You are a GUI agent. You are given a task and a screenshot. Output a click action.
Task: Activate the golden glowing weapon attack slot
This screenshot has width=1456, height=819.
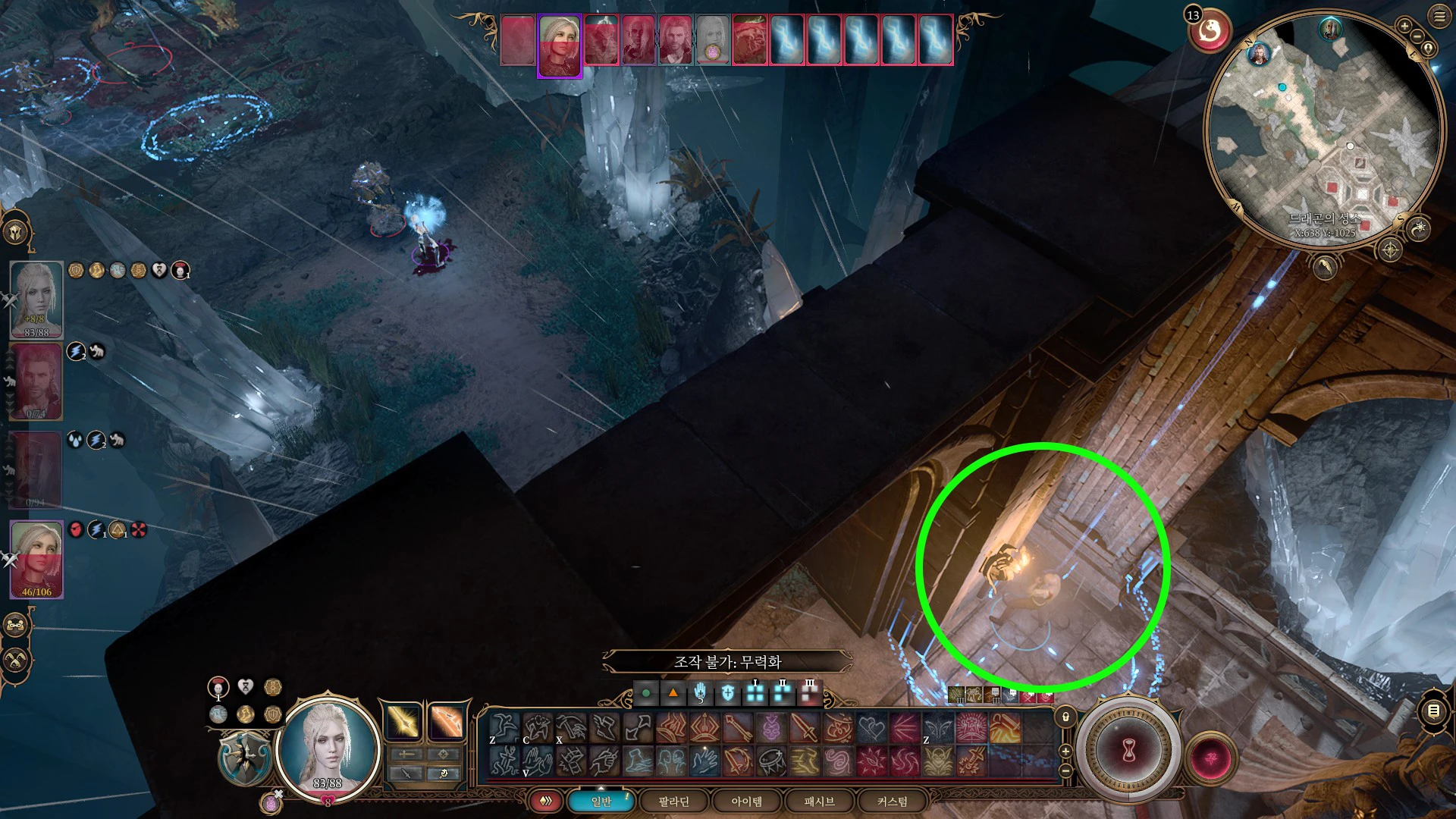coord(403,722)
